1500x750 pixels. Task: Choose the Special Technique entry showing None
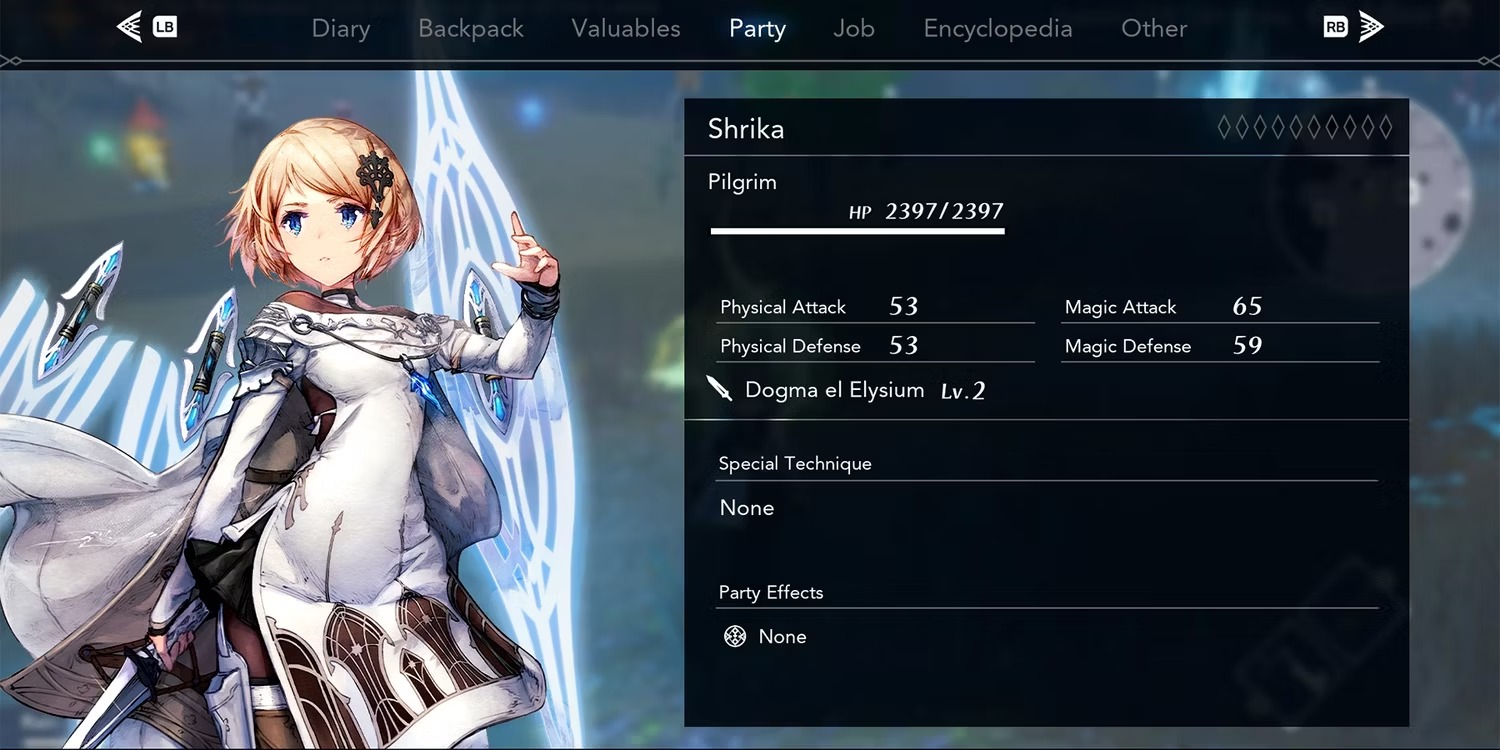[x=747, y=508]
